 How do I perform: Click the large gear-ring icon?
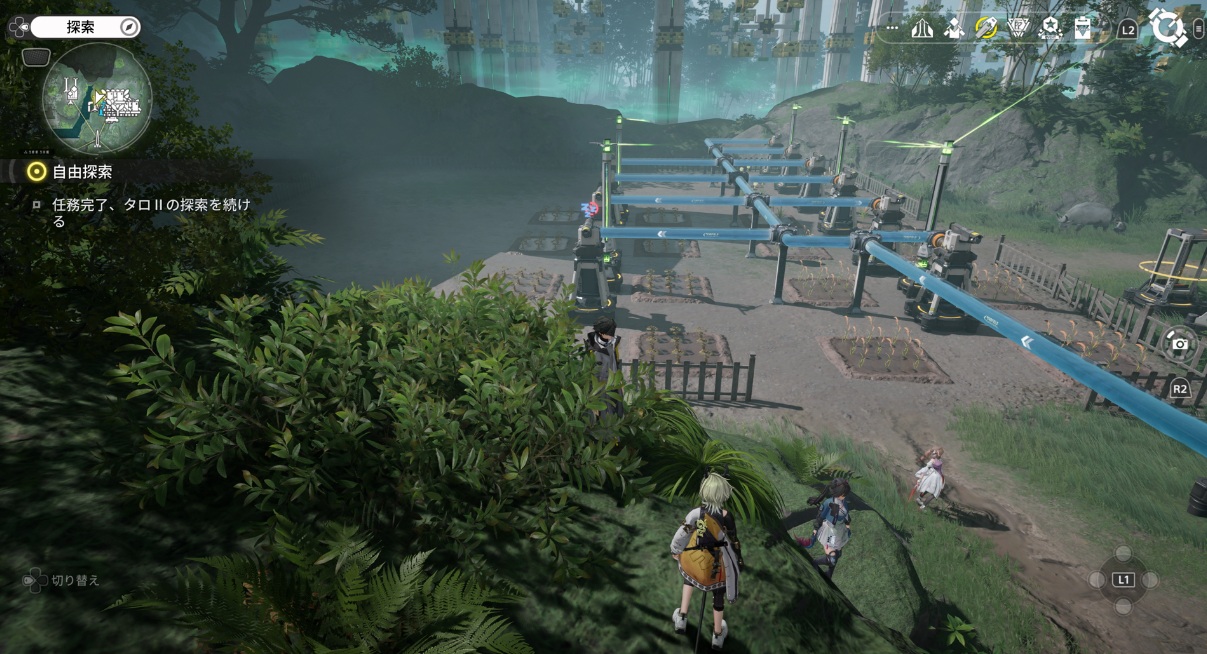1166,27
